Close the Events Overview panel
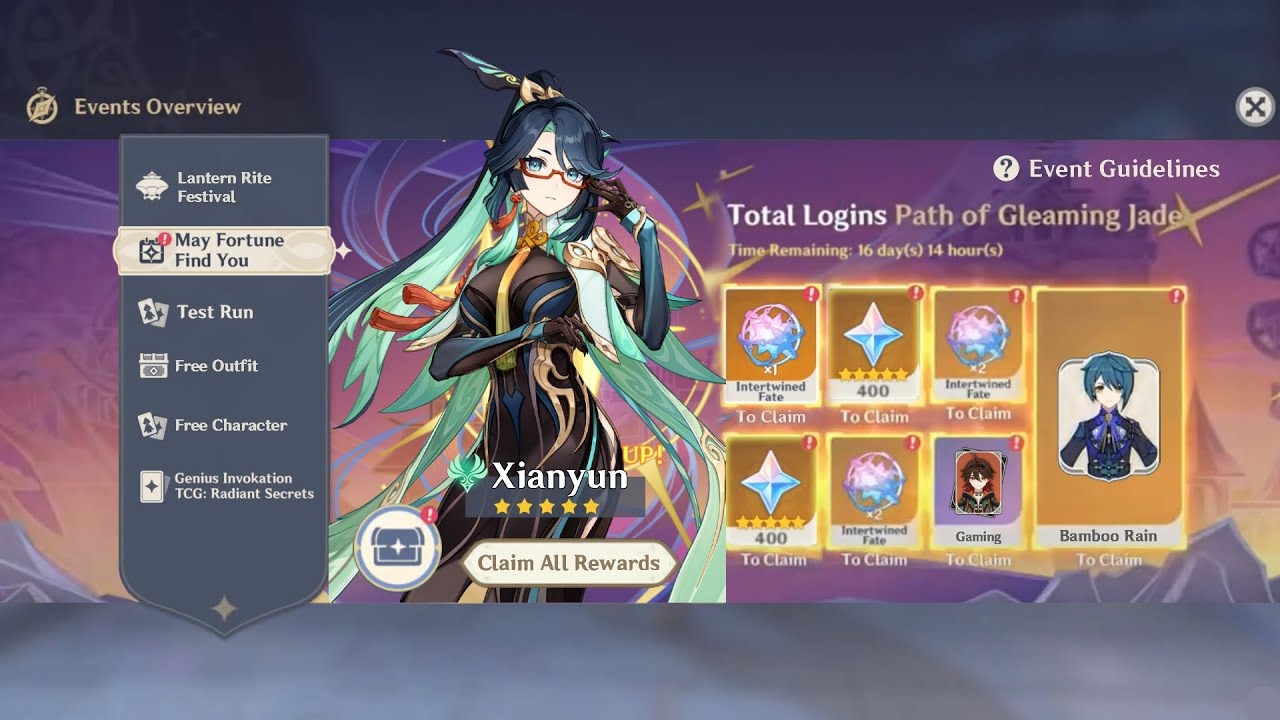 tap(1255, 106)
